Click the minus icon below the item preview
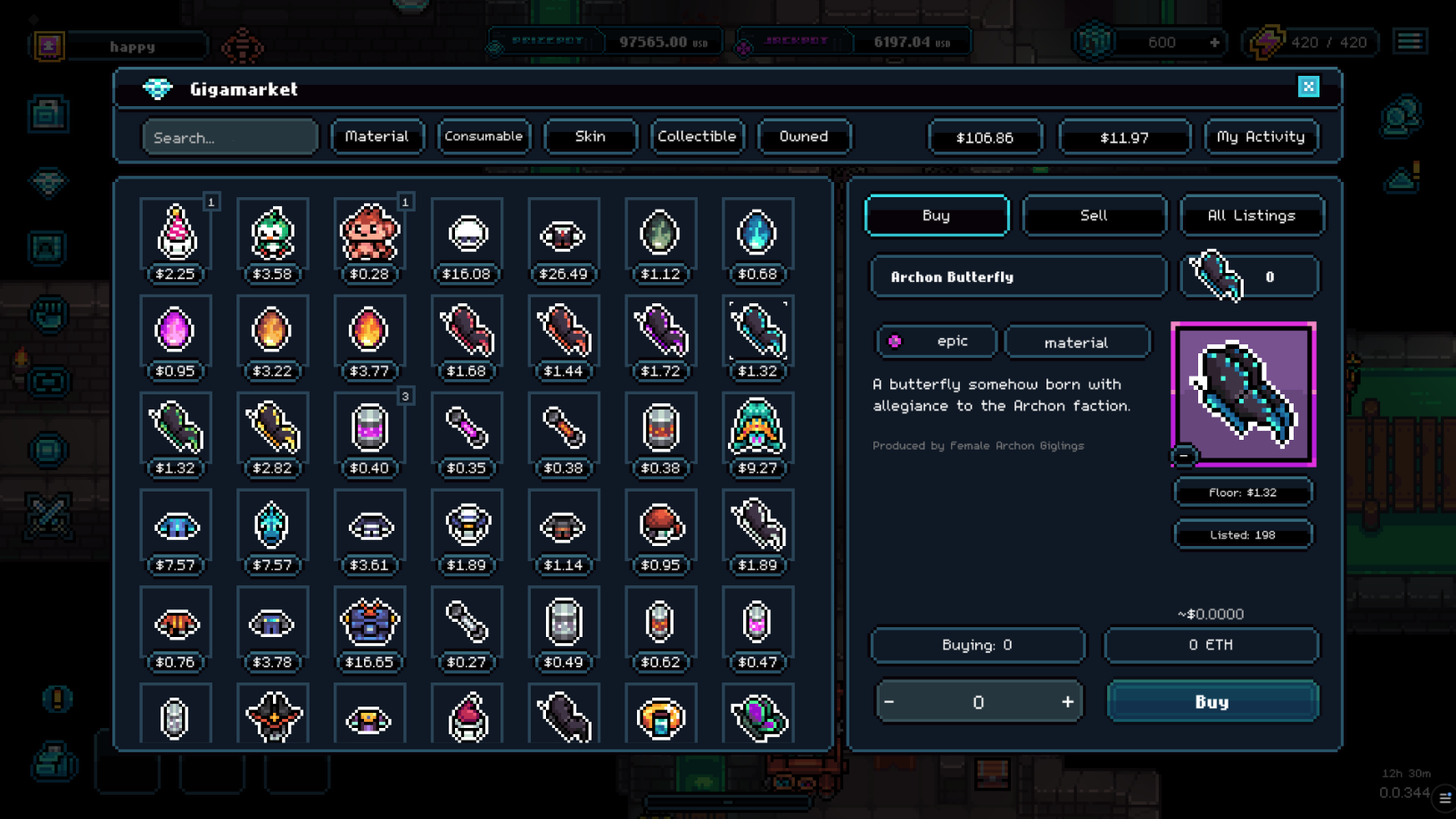1456x819 pixels. pyautogui.click(x=1182, y=456)
